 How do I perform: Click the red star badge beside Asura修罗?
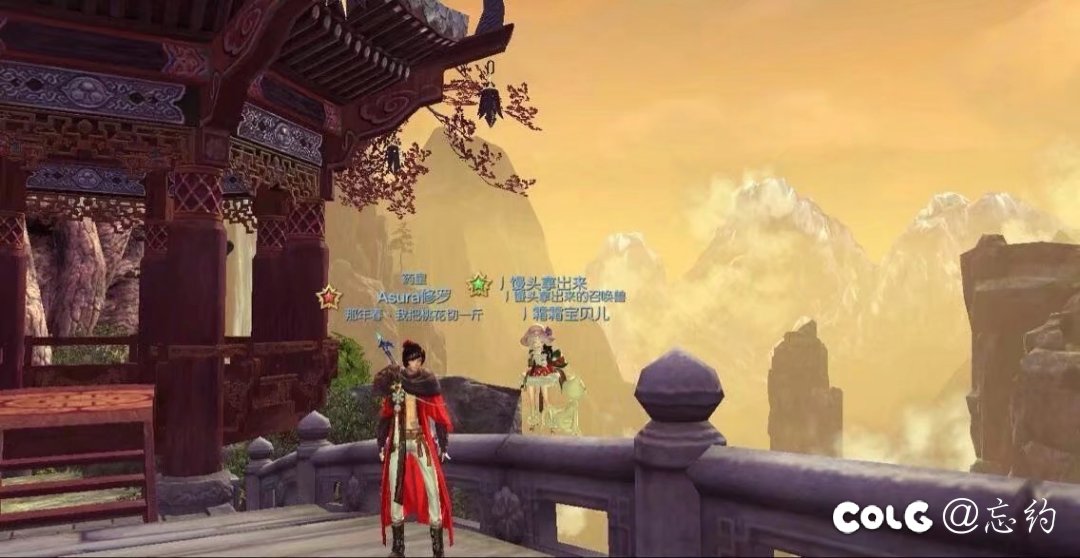(328, 297)
